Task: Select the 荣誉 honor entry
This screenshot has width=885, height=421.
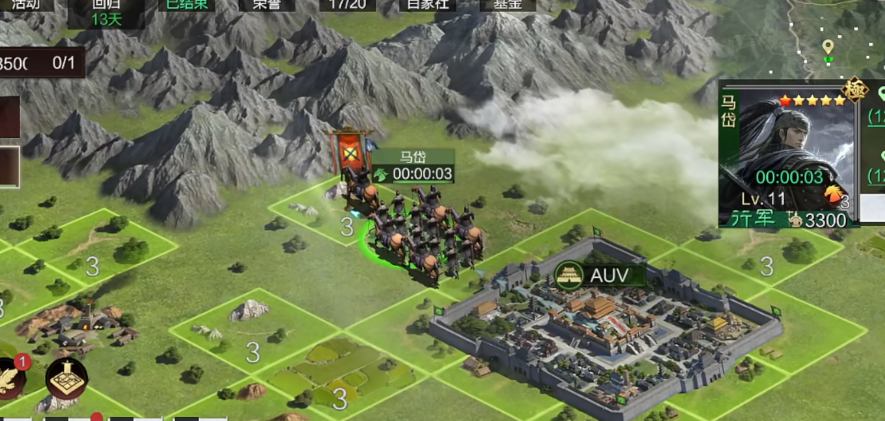Action: 267,5
